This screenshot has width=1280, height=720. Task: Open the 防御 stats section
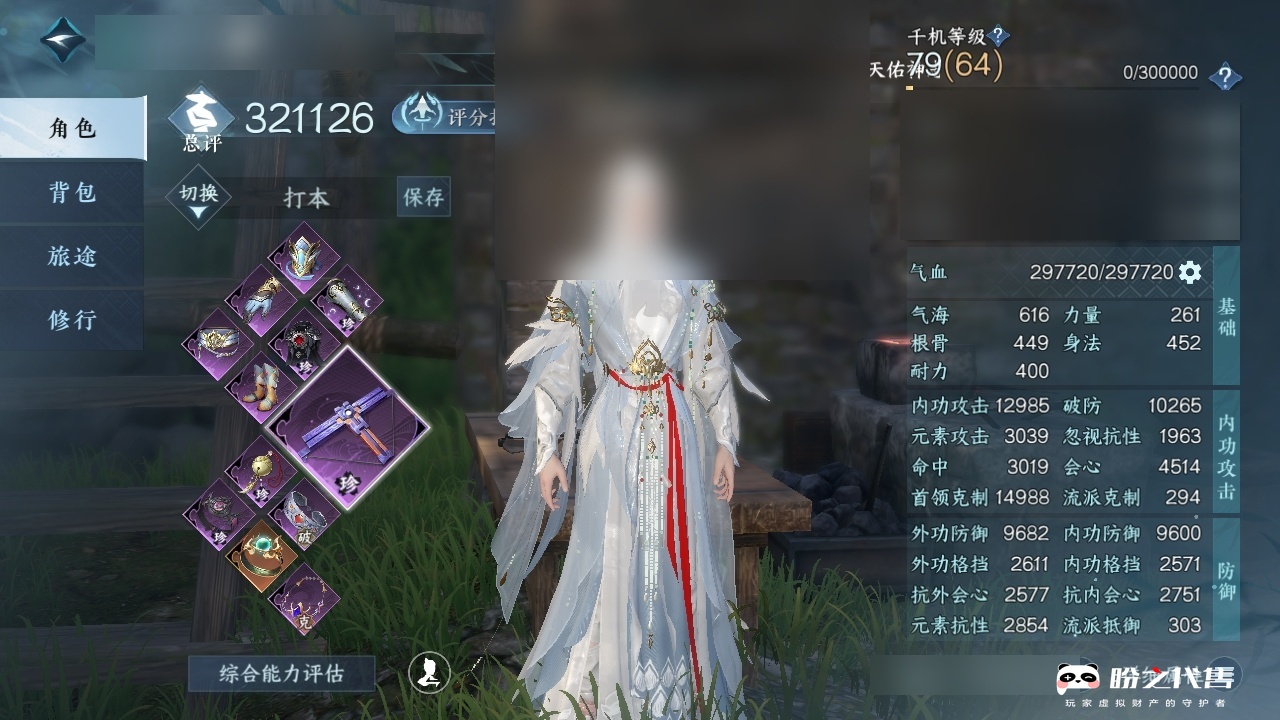[x=1226, y=581]
